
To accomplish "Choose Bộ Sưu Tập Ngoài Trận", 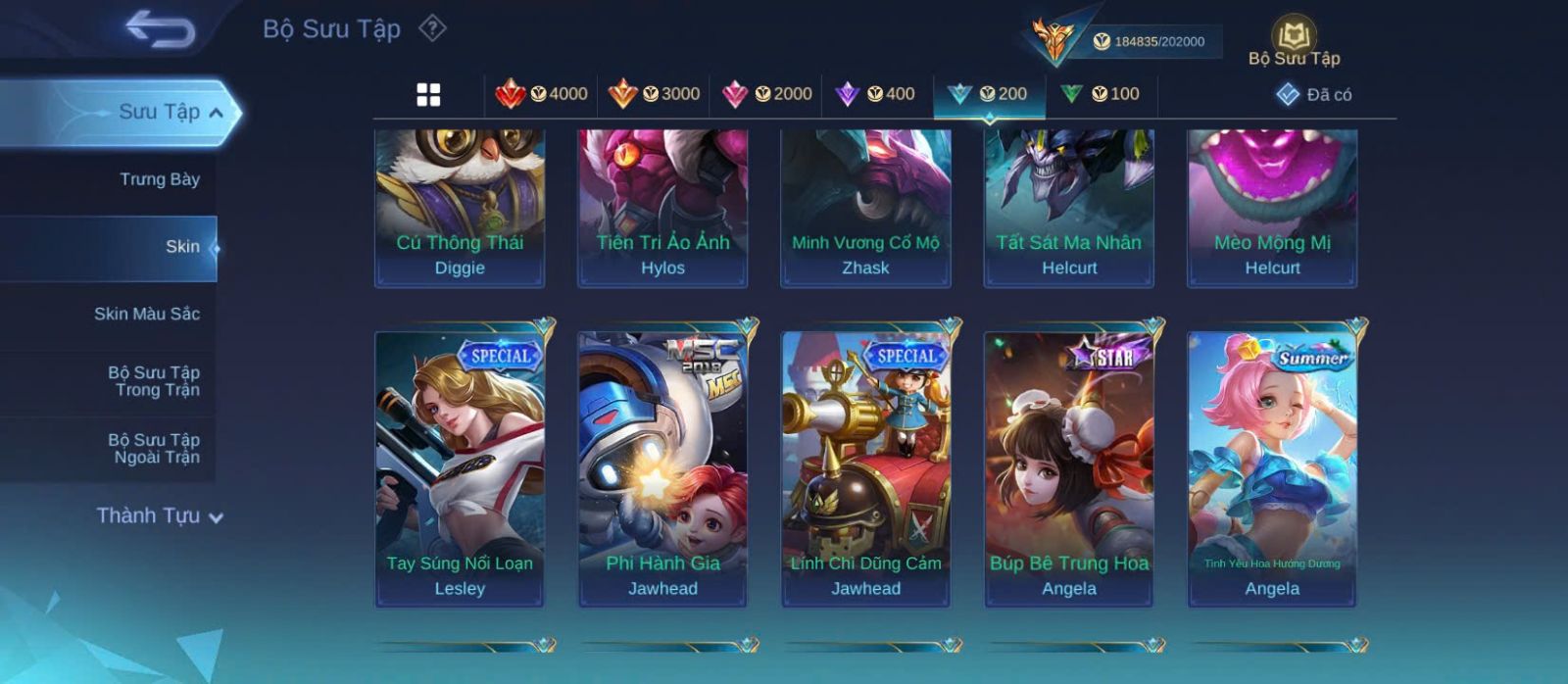I will click(x=156, y=449).
